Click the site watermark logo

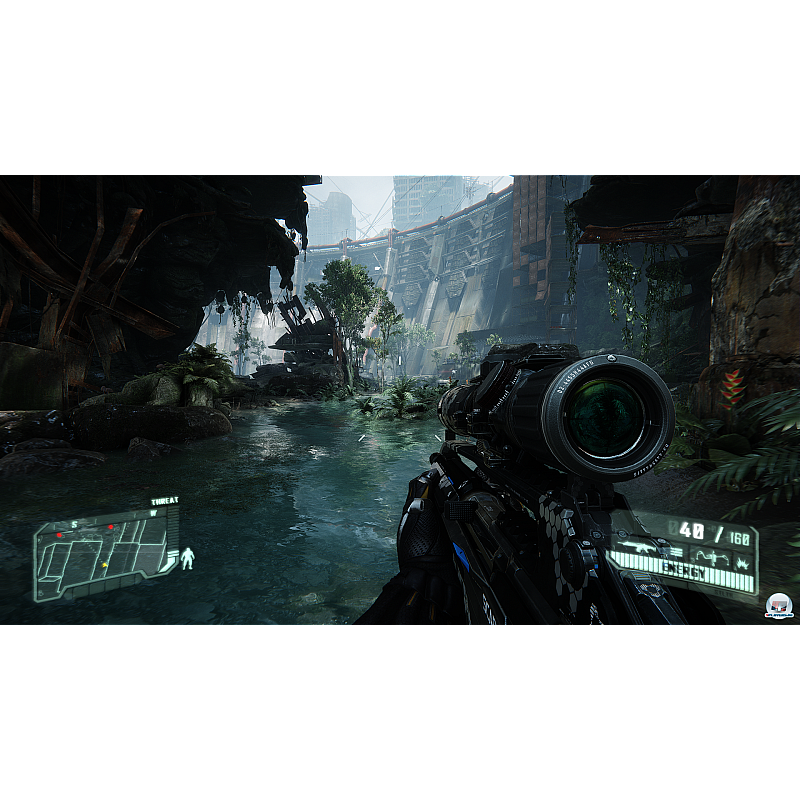[x=778, y=606]
